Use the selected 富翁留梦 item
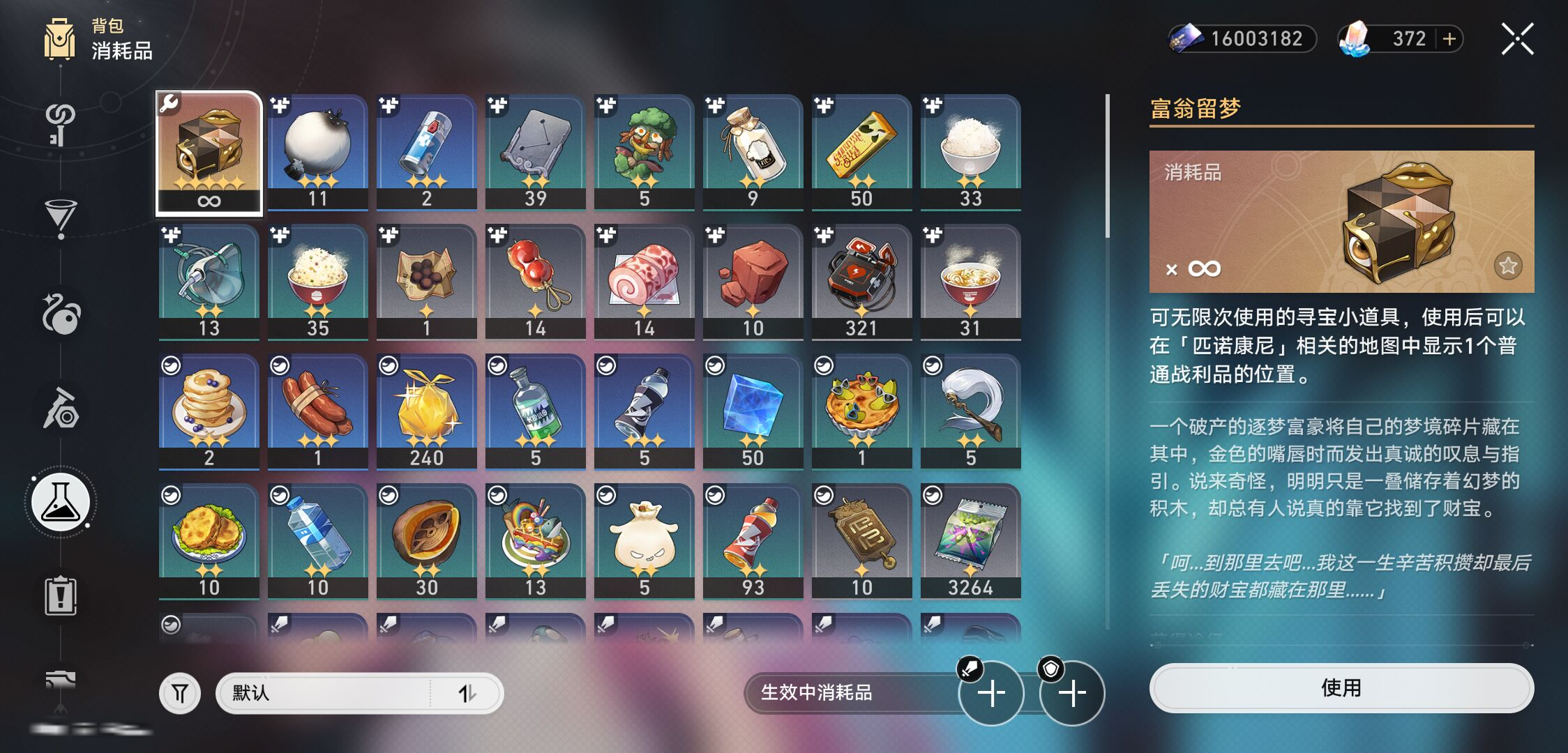This screenshot has height=753, width=1568. tap(1341, 688)
